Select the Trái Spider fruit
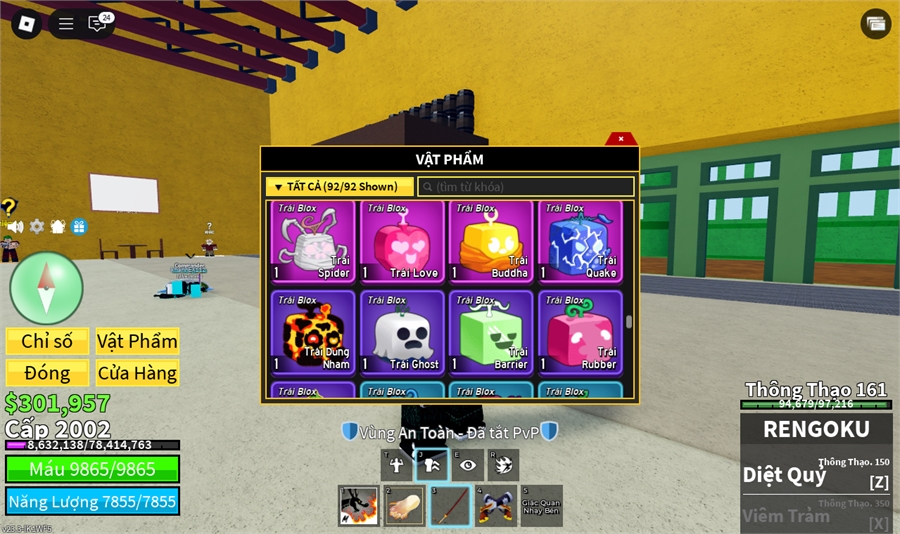Viewport: 900px width, 534px height. click(x=313, y=242)
